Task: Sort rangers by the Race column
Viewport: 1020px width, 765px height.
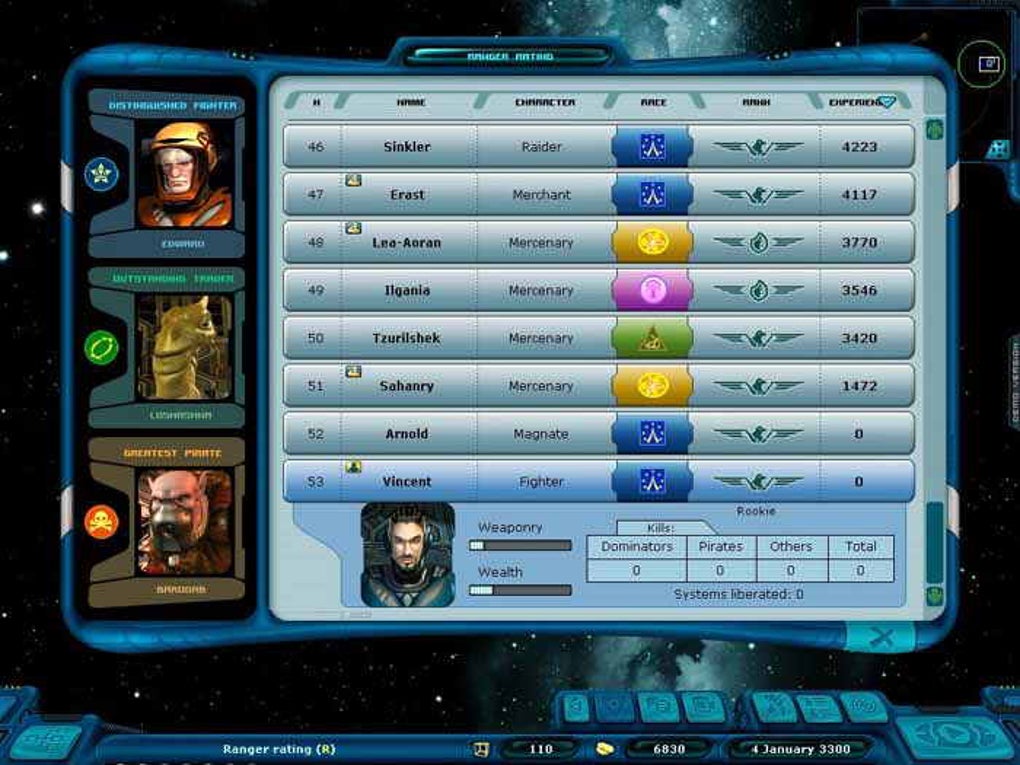Action: pos(653,102)
